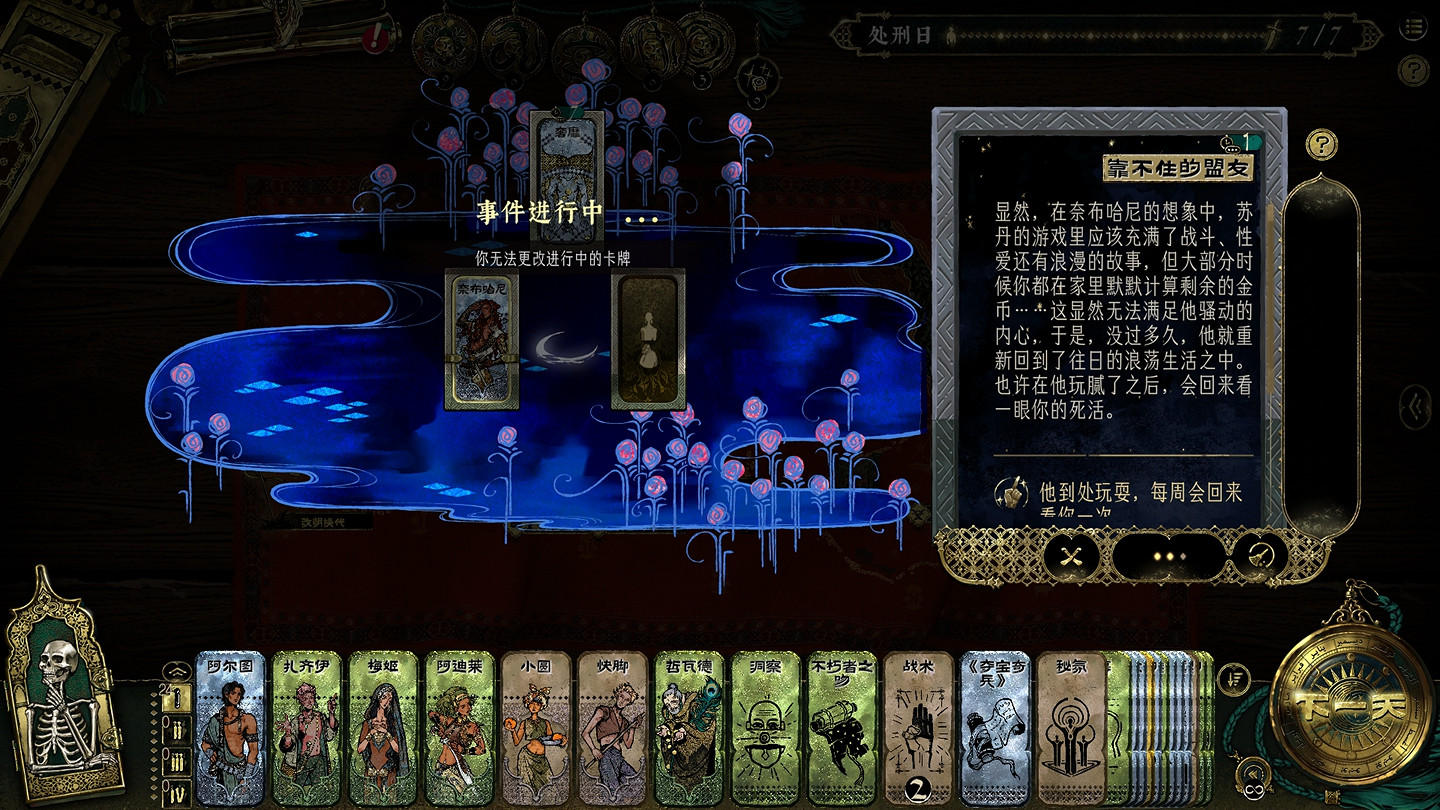Click the card sorting icon beside the hand
The height and width of the screenshot is (810, 1440).
point(1233,679)
